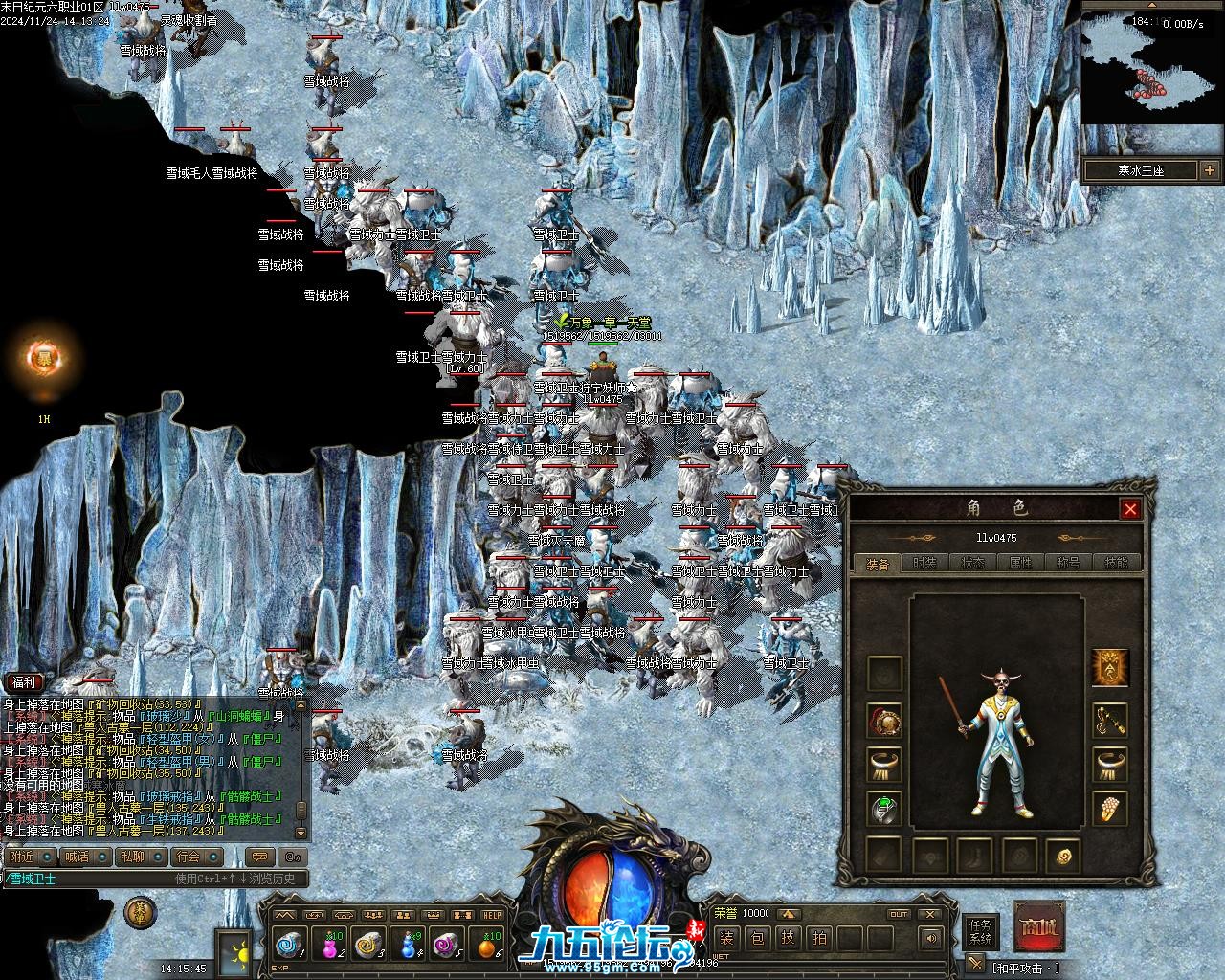Open the 包 bag button
Viewport: 1225px width, 980px height.
tap(757, 938)
